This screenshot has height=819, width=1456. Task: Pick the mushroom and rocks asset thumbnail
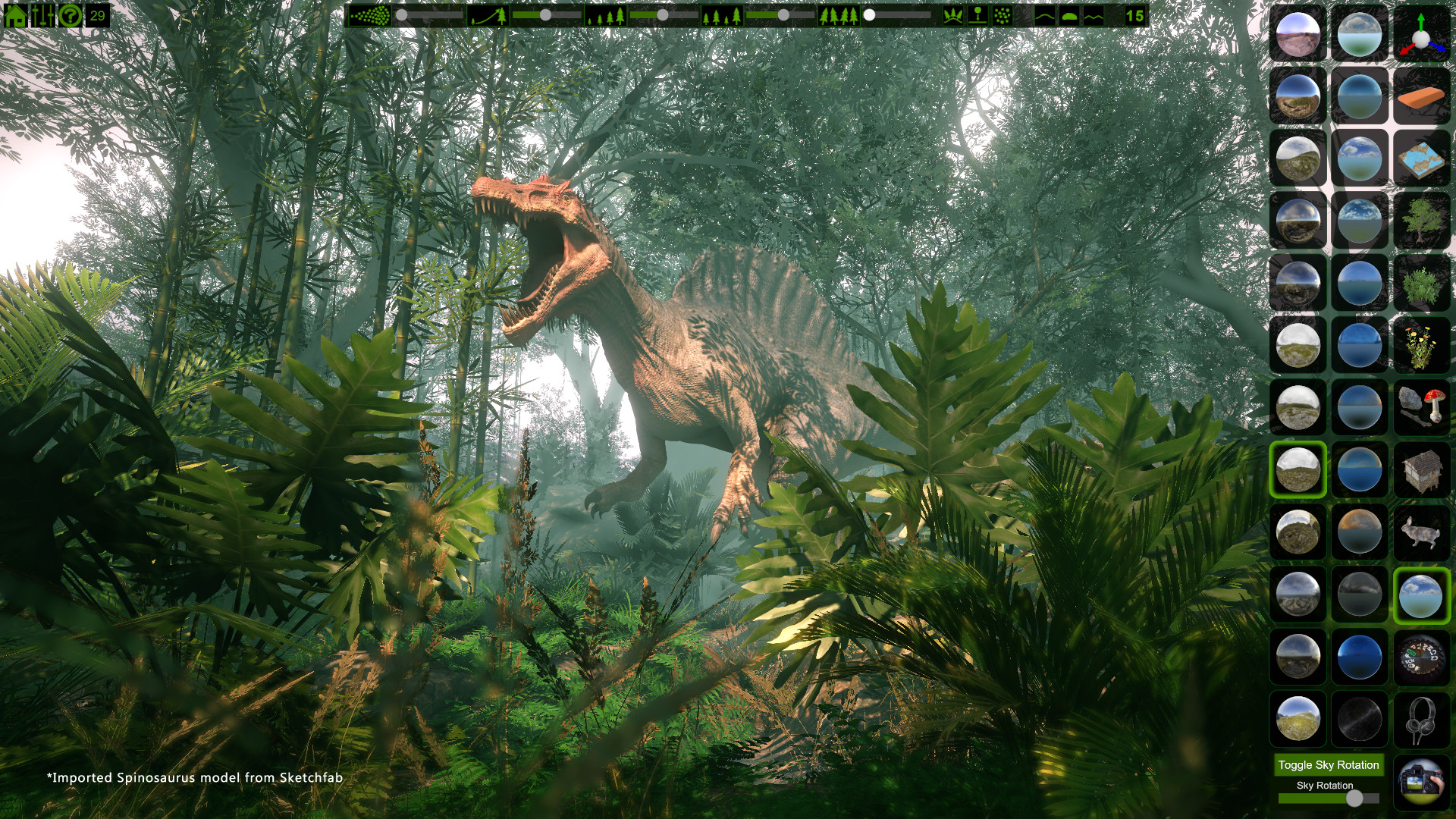[1423, 407]
